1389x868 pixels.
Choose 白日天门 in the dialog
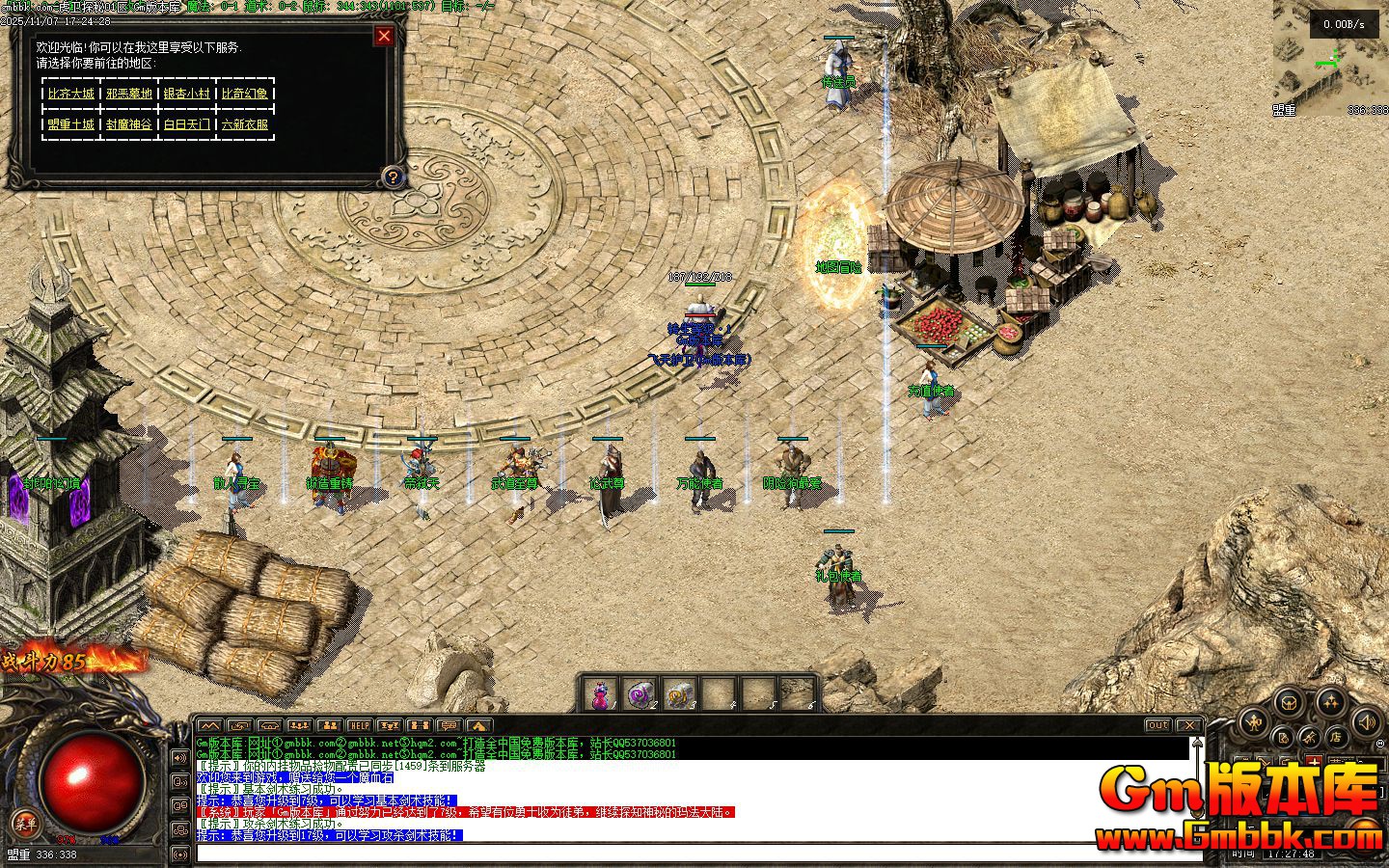(x=186, y=124)
